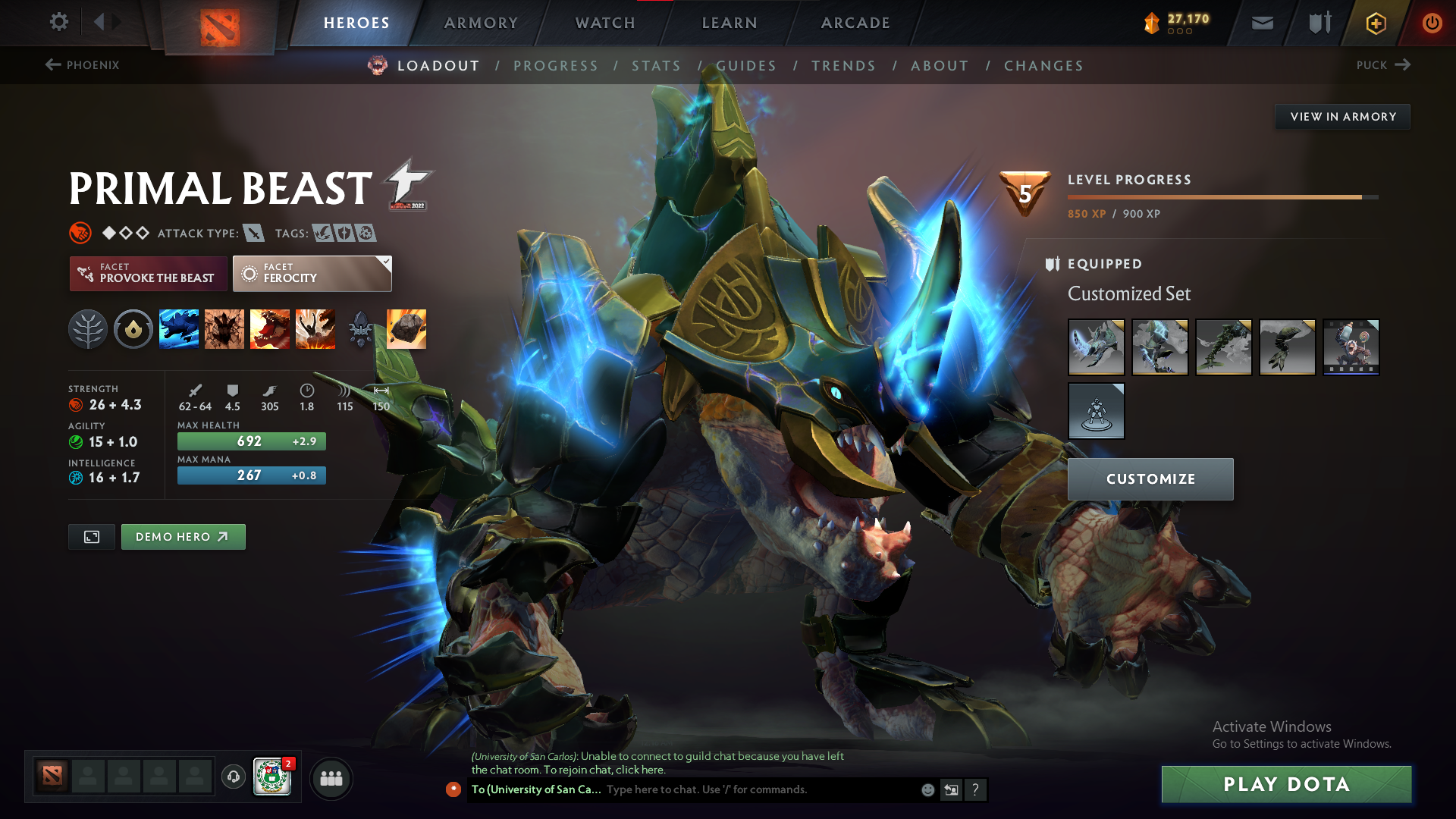The height and width of the screenshot is (819, 1456).
Task: Open the settings gear icon
Action: pyautogui.click(x=58, y=22)
